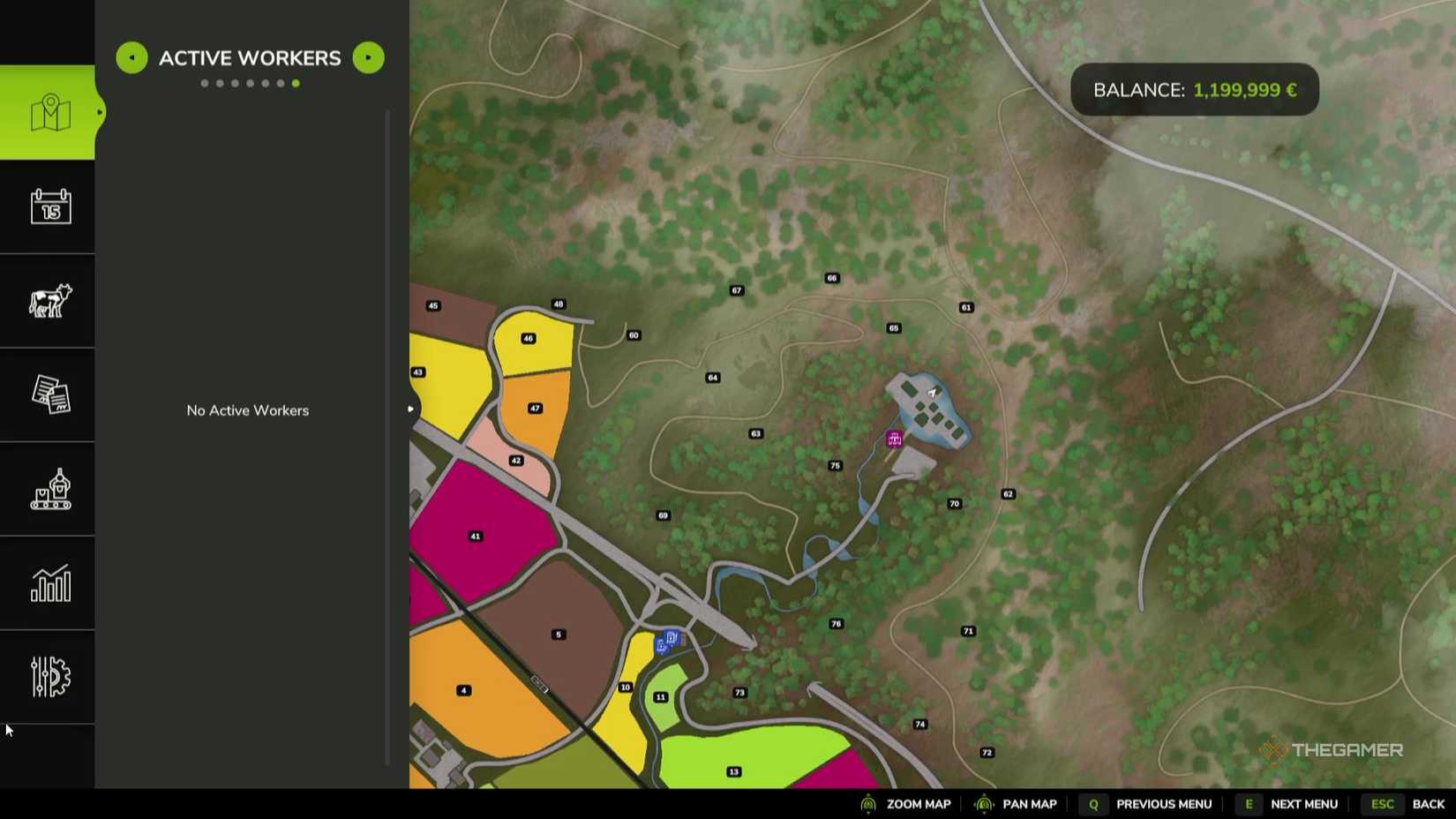This screenshot has height=819, width=1456.
Task: Open the Calendar panel from the sidebar
Action: (x=49, y=207)
